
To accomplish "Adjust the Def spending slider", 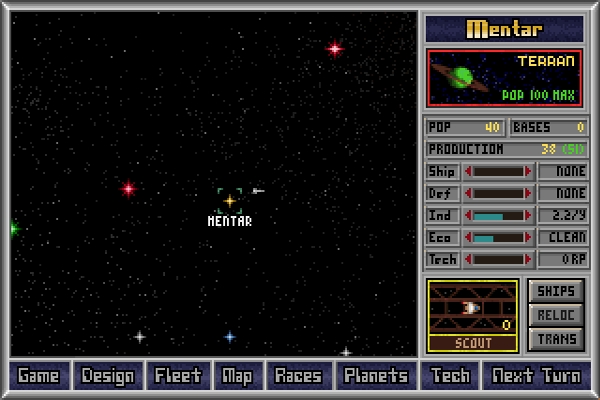I will pyautogui.click(x=498, y=193).
